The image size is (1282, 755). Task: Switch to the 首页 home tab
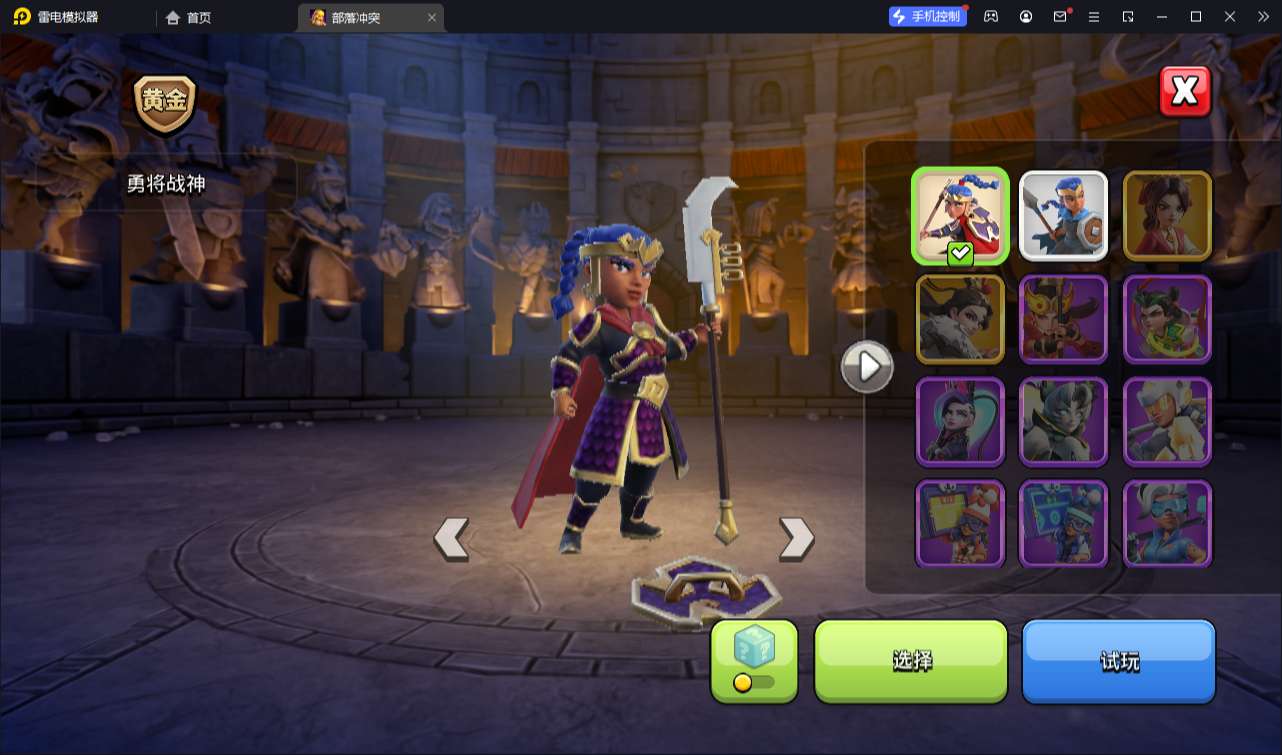(189, 17)
